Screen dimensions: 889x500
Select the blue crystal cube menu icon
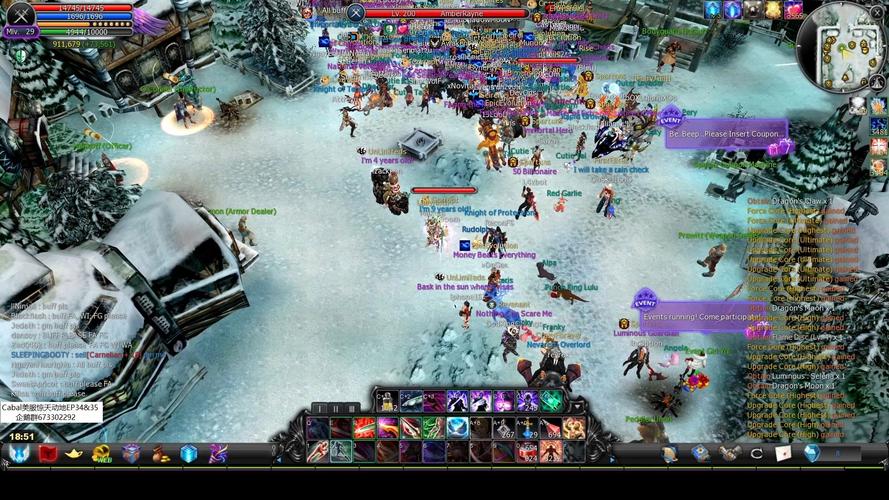click(x=189, y=454)
